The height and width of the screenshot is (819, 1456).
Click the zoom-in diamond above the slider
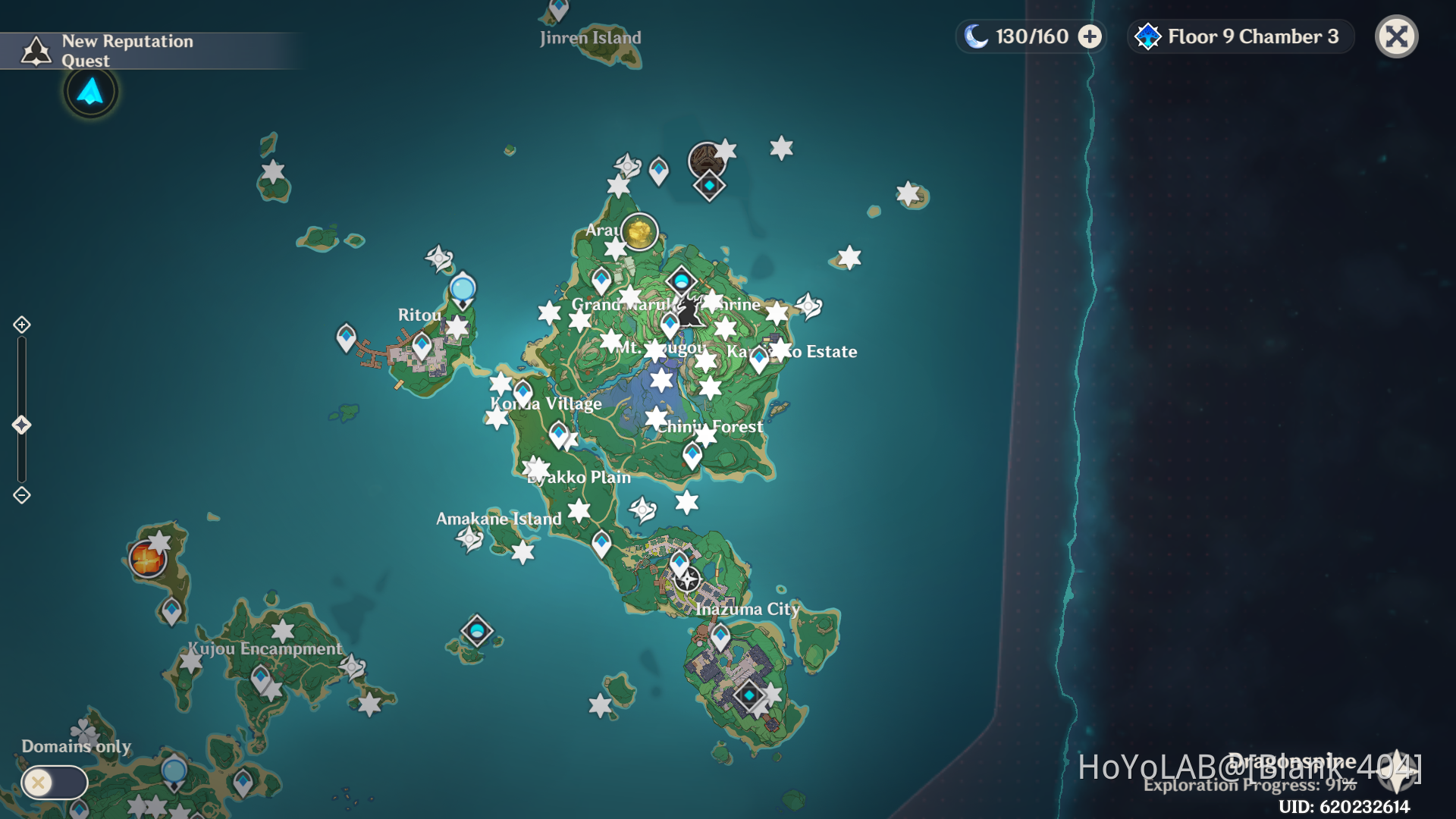coord(20,324)
